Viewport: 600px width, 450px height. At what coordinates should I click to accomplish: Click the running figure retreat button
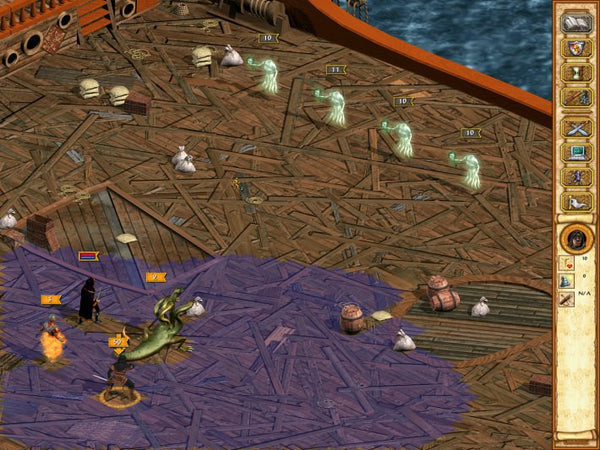[x=576, y=178]
